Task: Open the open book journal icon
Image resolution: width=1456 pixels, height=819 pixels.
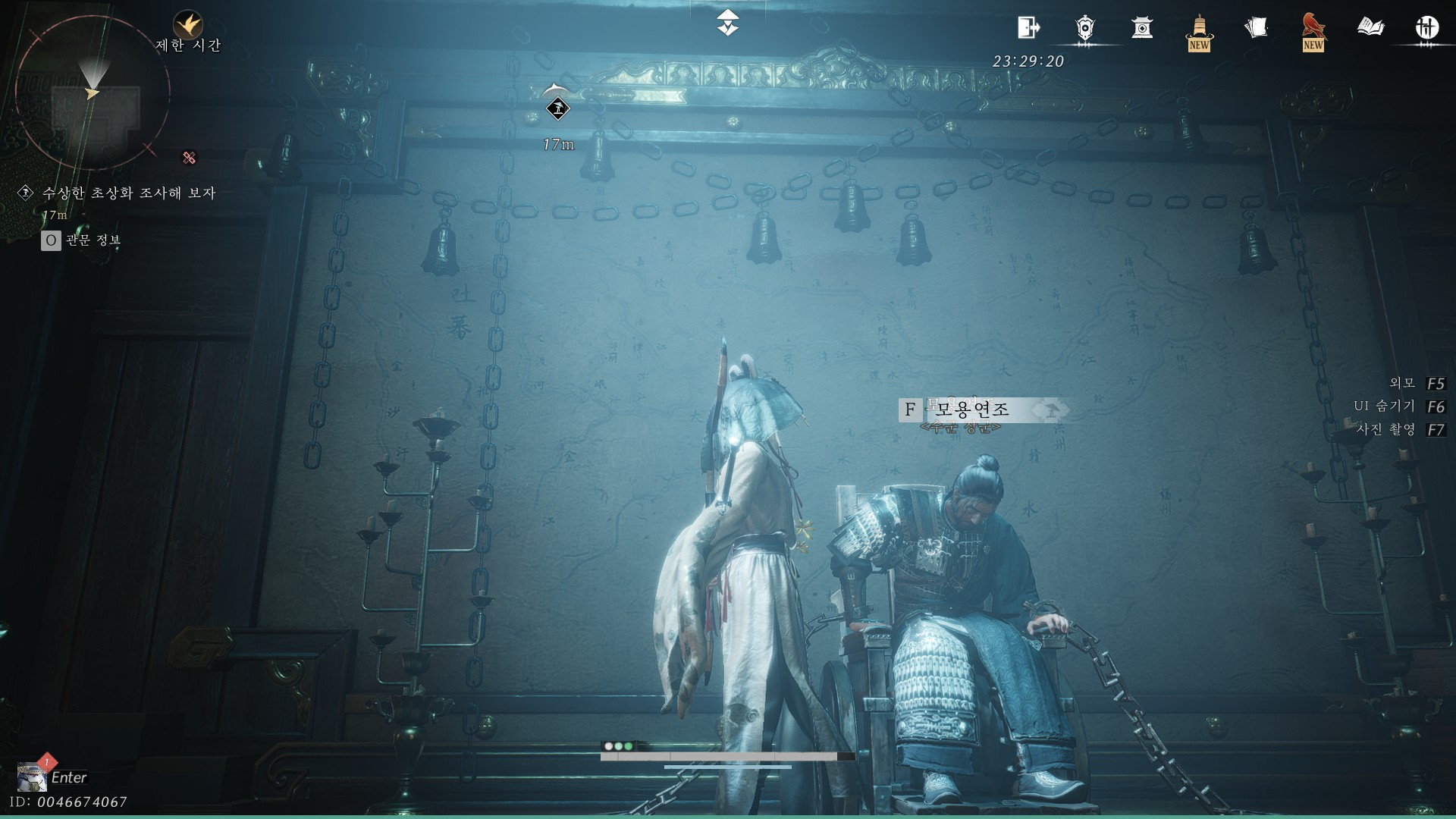Action: tap(1370, 28)
